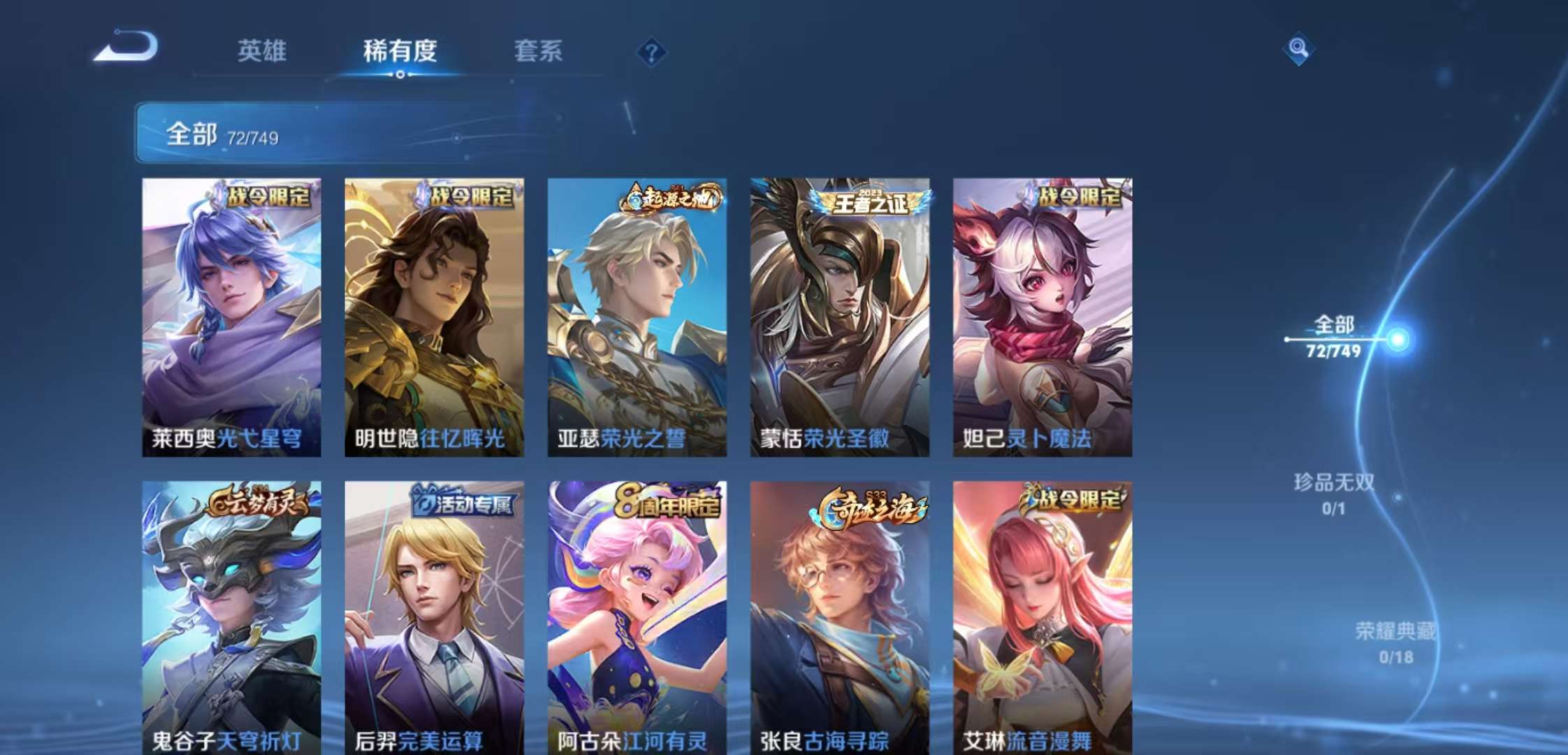Screen dimensions: 1568x755
Task: Switch to the 英雄 tab
Action: (x=263, y=52)
